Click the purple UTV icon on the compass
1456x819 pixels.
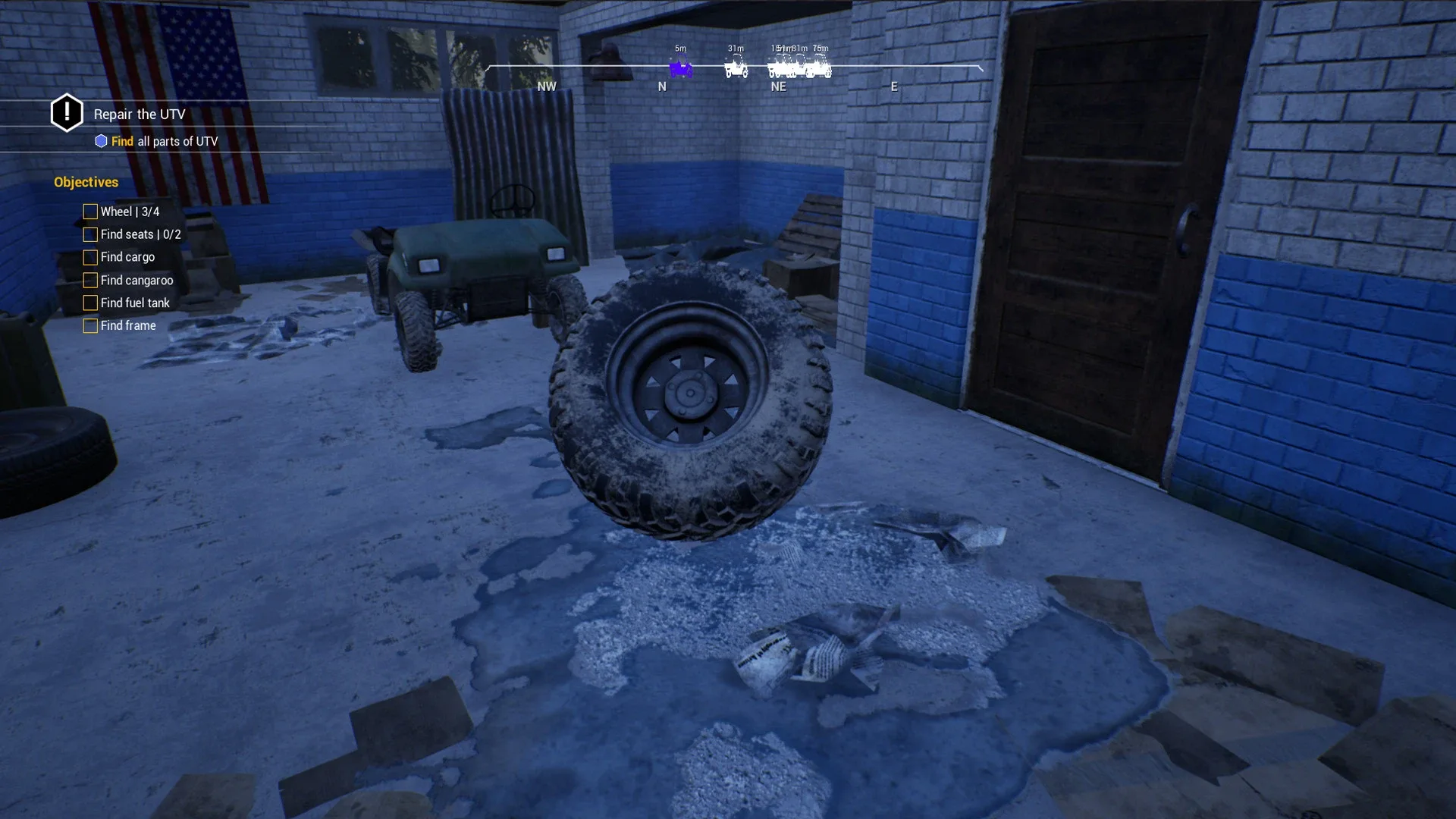point(680,70)
